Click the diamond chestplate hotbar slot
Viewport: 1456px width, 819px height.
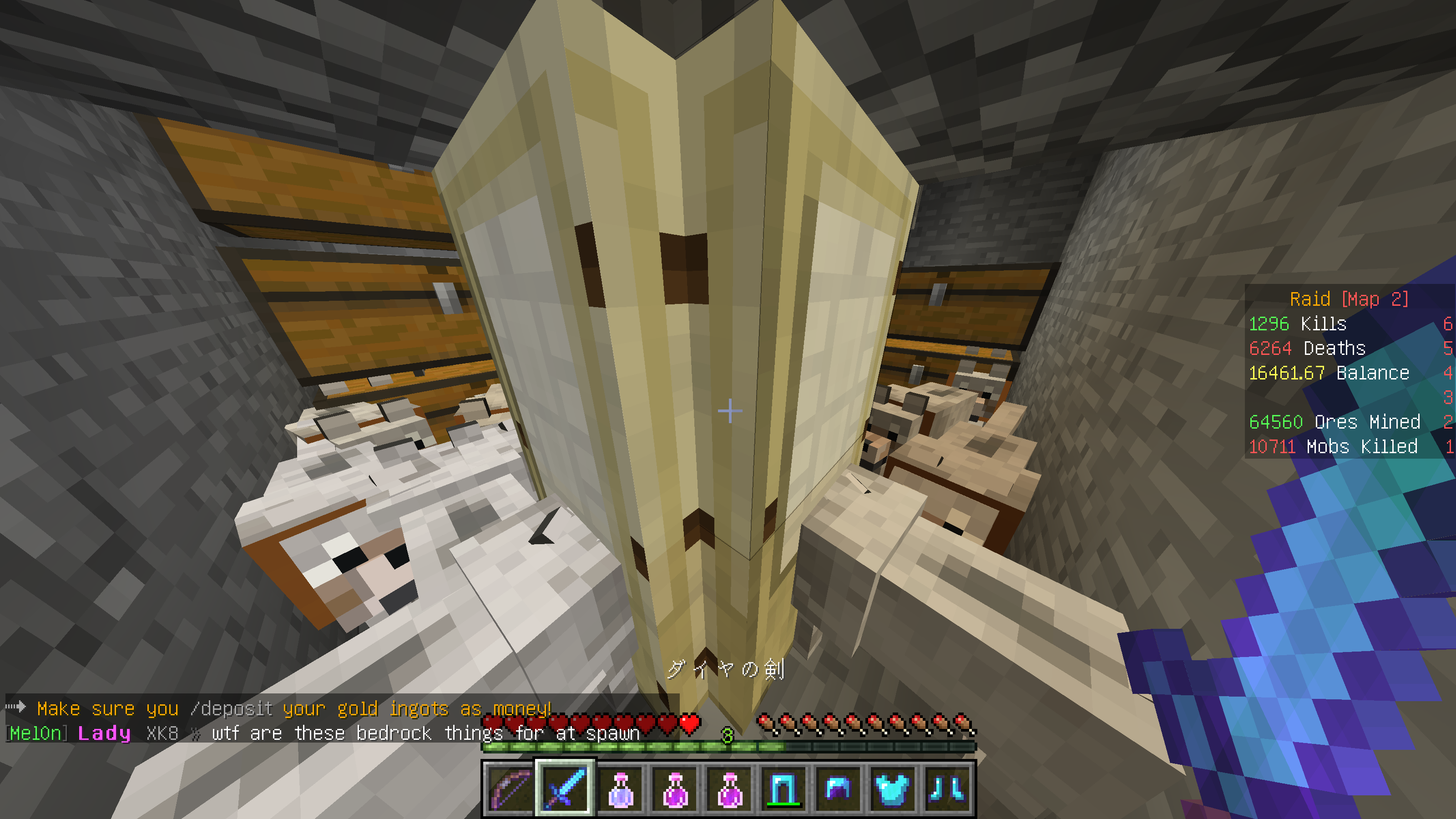[892, 789]
